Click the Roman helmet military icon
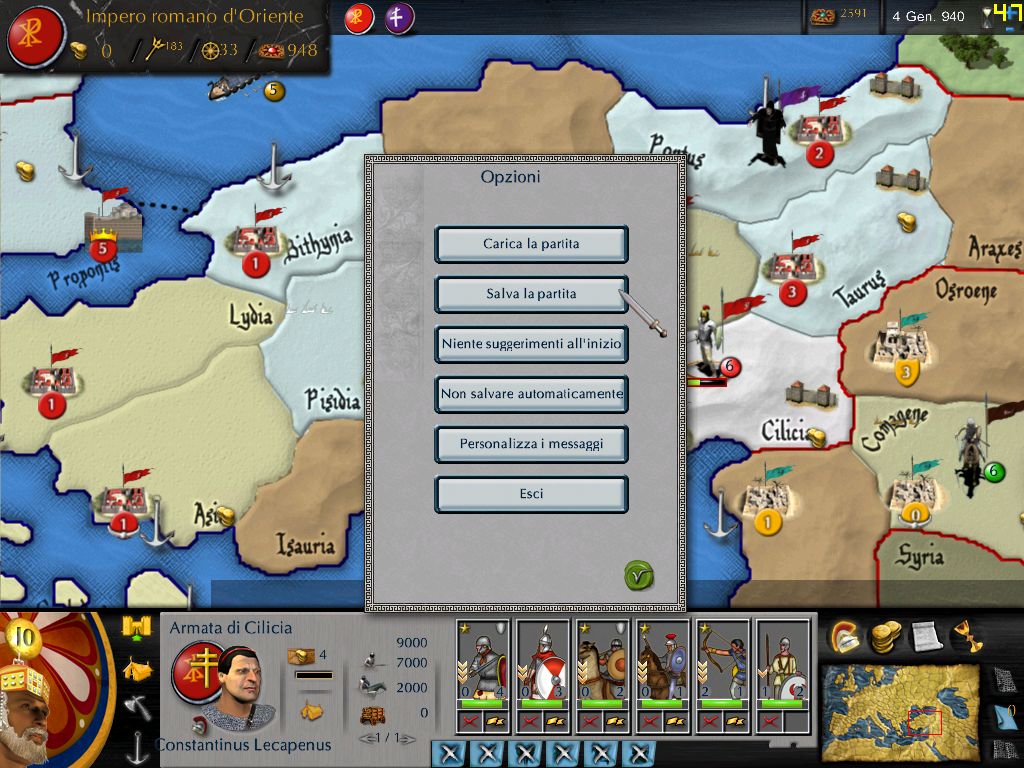The height and width of the screenshot is (768, 1024). point(846,636)
